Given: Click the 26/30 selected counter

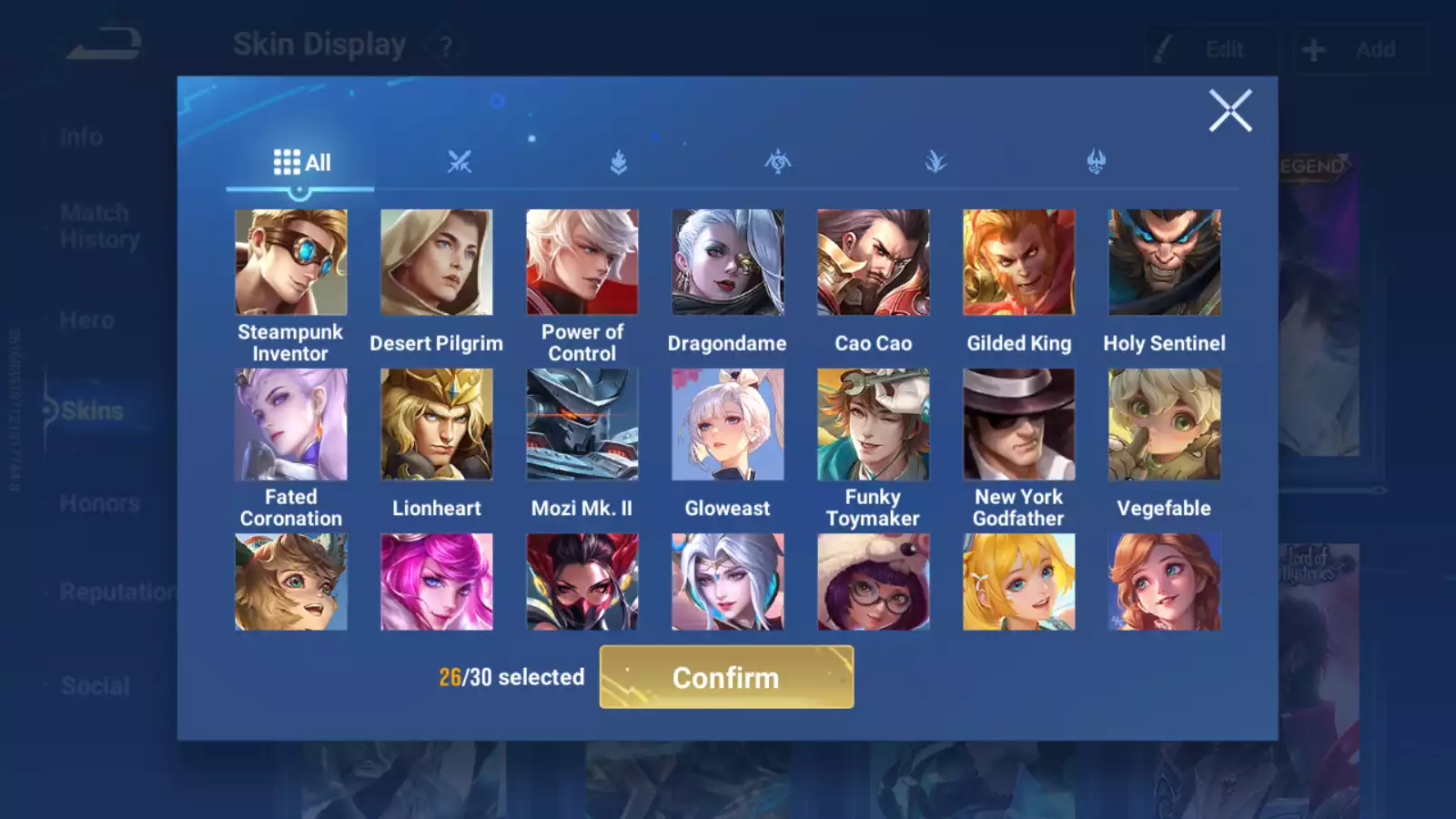Looking at the screenshot, I should 511,677.
